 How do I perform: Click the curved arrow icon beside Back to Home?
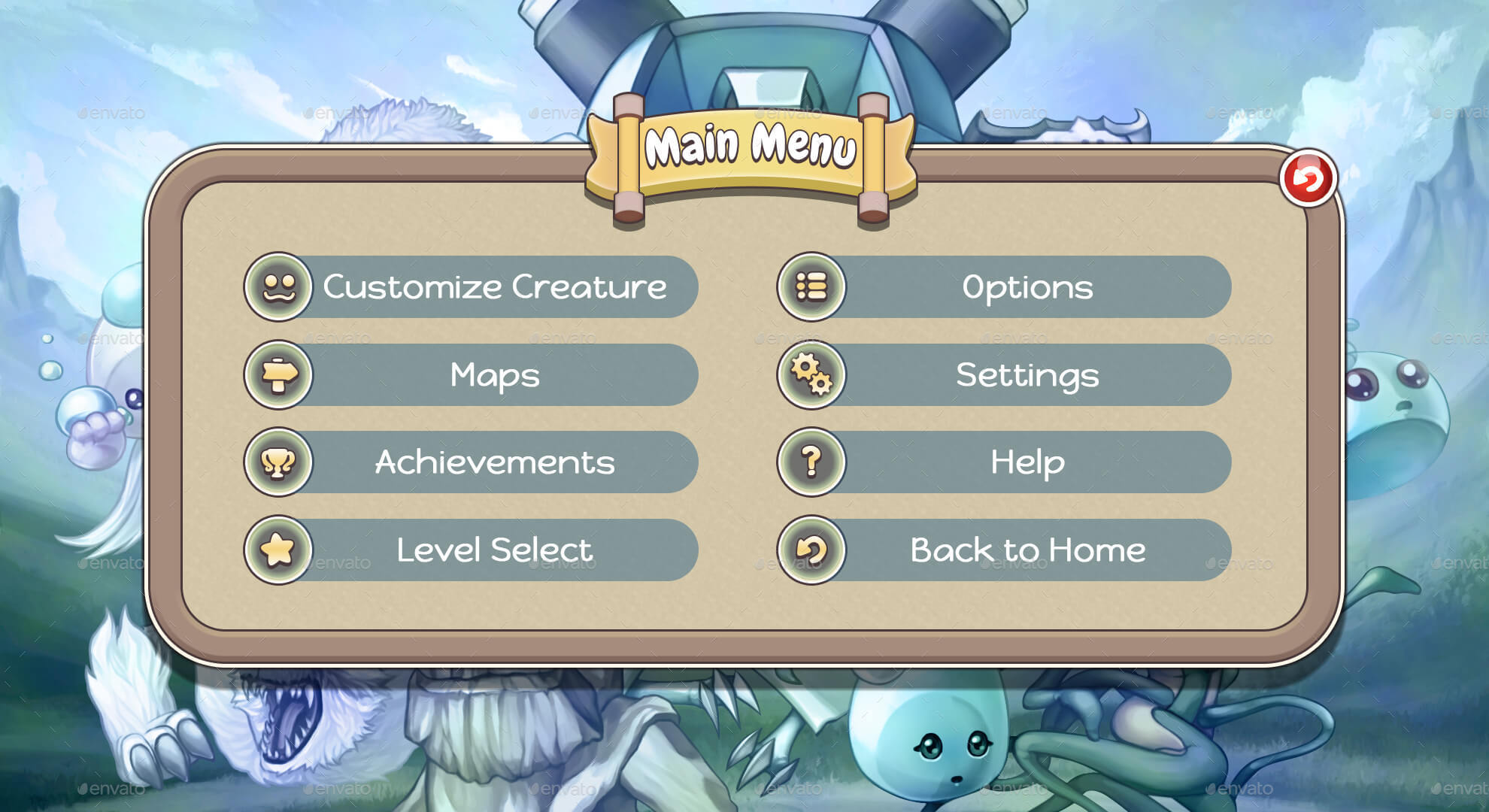[x=809, y=550]
